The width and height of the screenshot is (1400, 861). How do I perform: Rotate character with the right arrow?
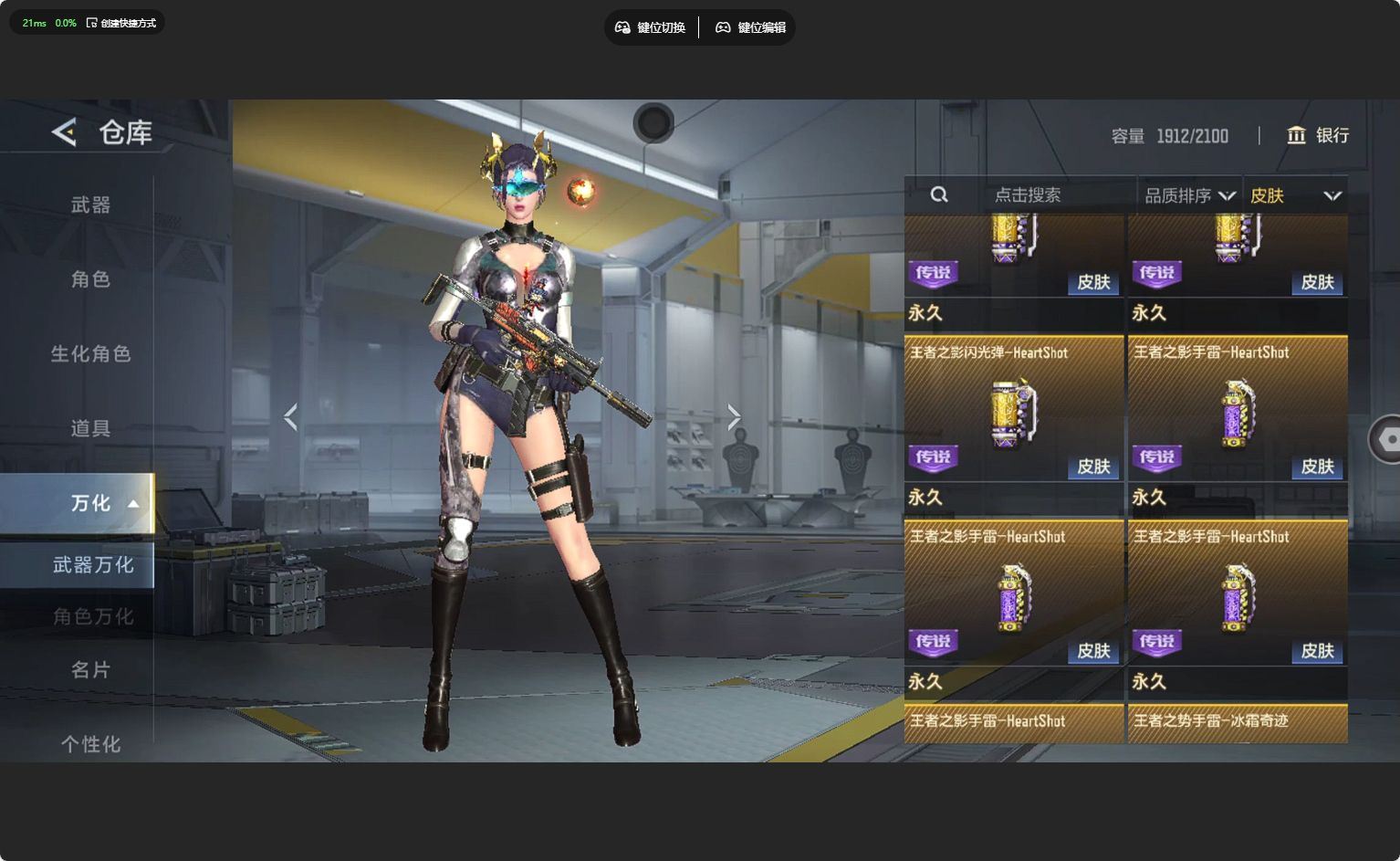(734, 417)
